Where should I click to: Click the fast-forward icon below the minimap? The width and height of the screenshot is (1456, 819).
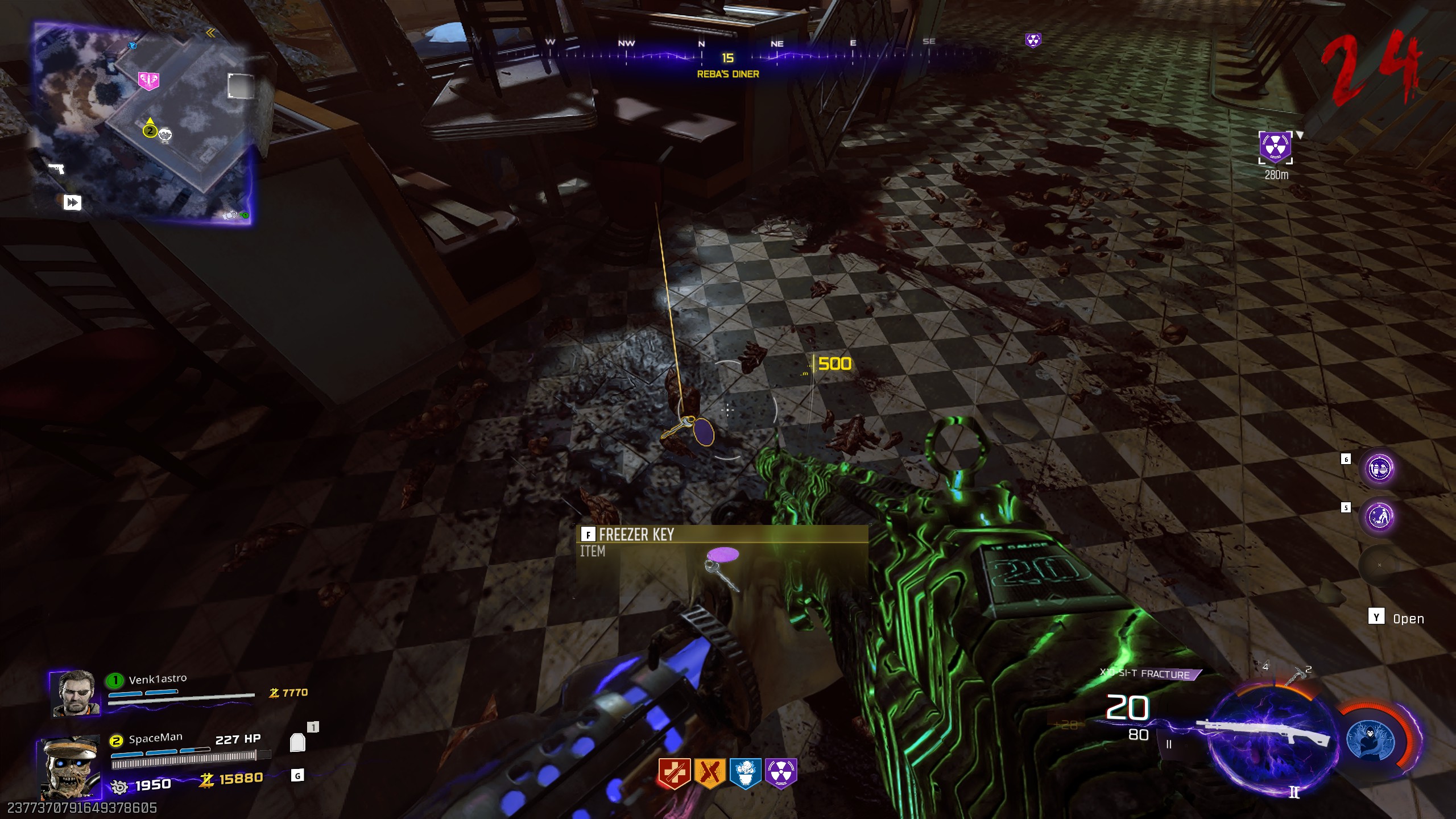(x=72, y=203)
